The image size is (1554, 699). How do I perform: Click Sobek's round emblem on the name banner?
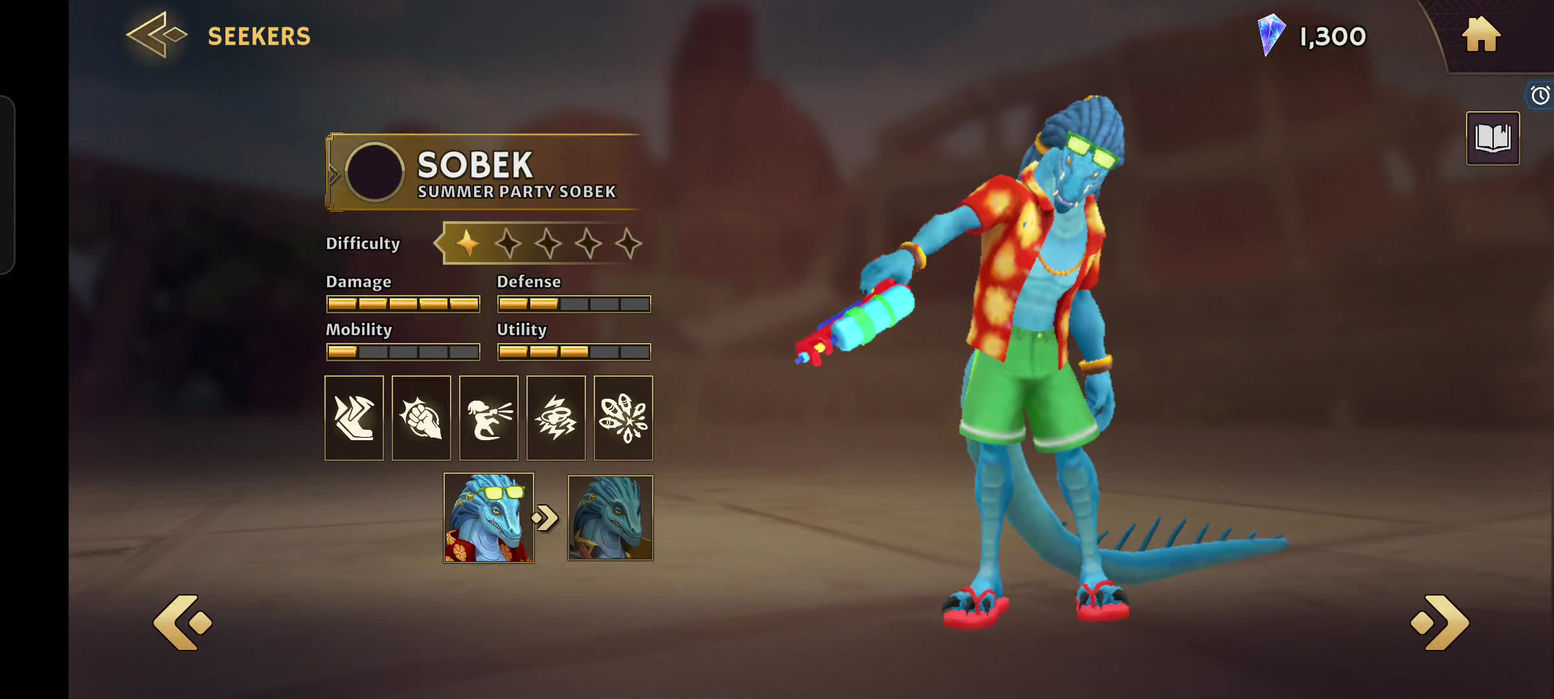[x=375, y=172]
